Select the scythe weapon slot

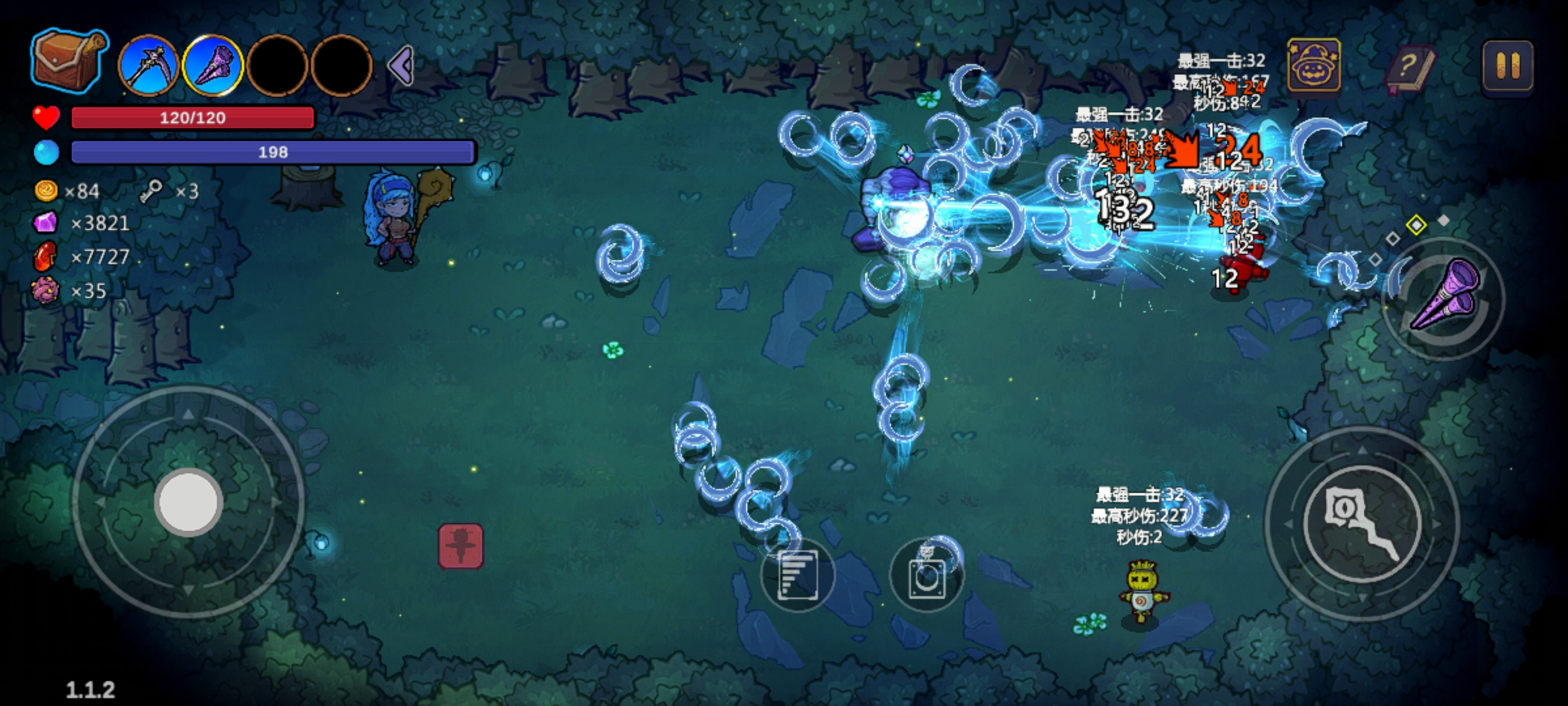pos(149,66)
